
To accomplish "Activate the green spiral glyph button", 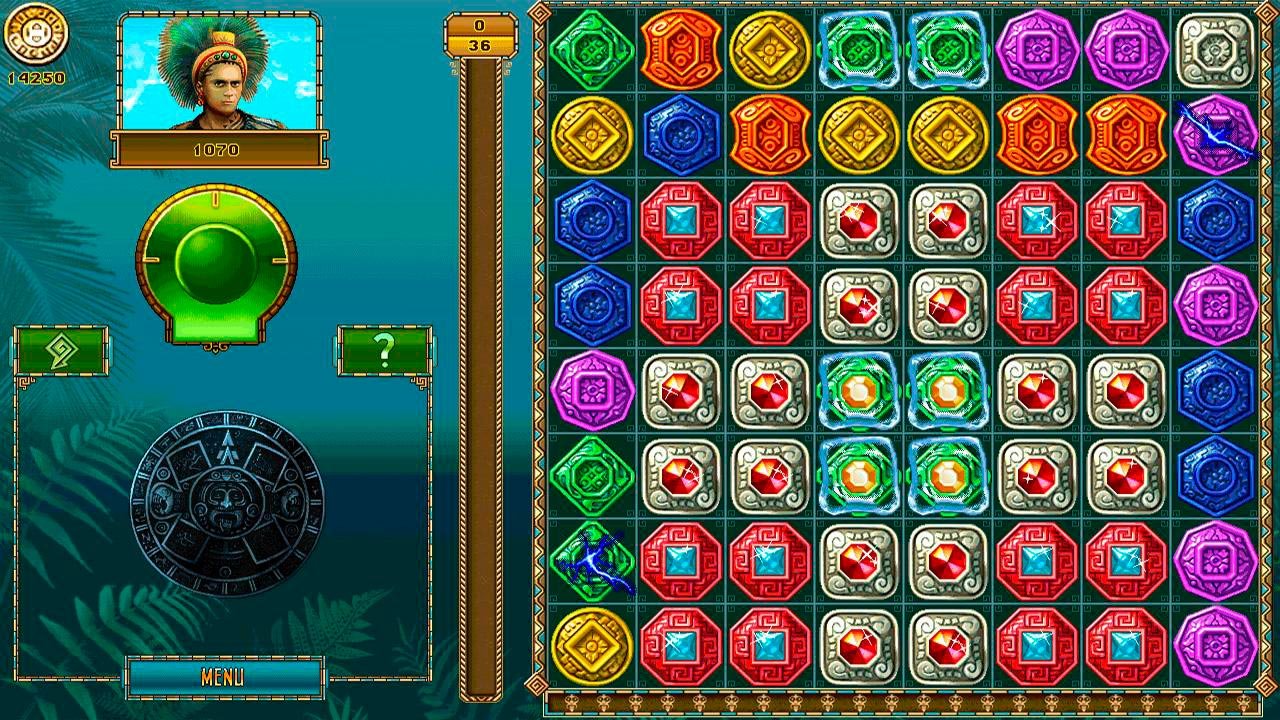I will coord(62,350).
